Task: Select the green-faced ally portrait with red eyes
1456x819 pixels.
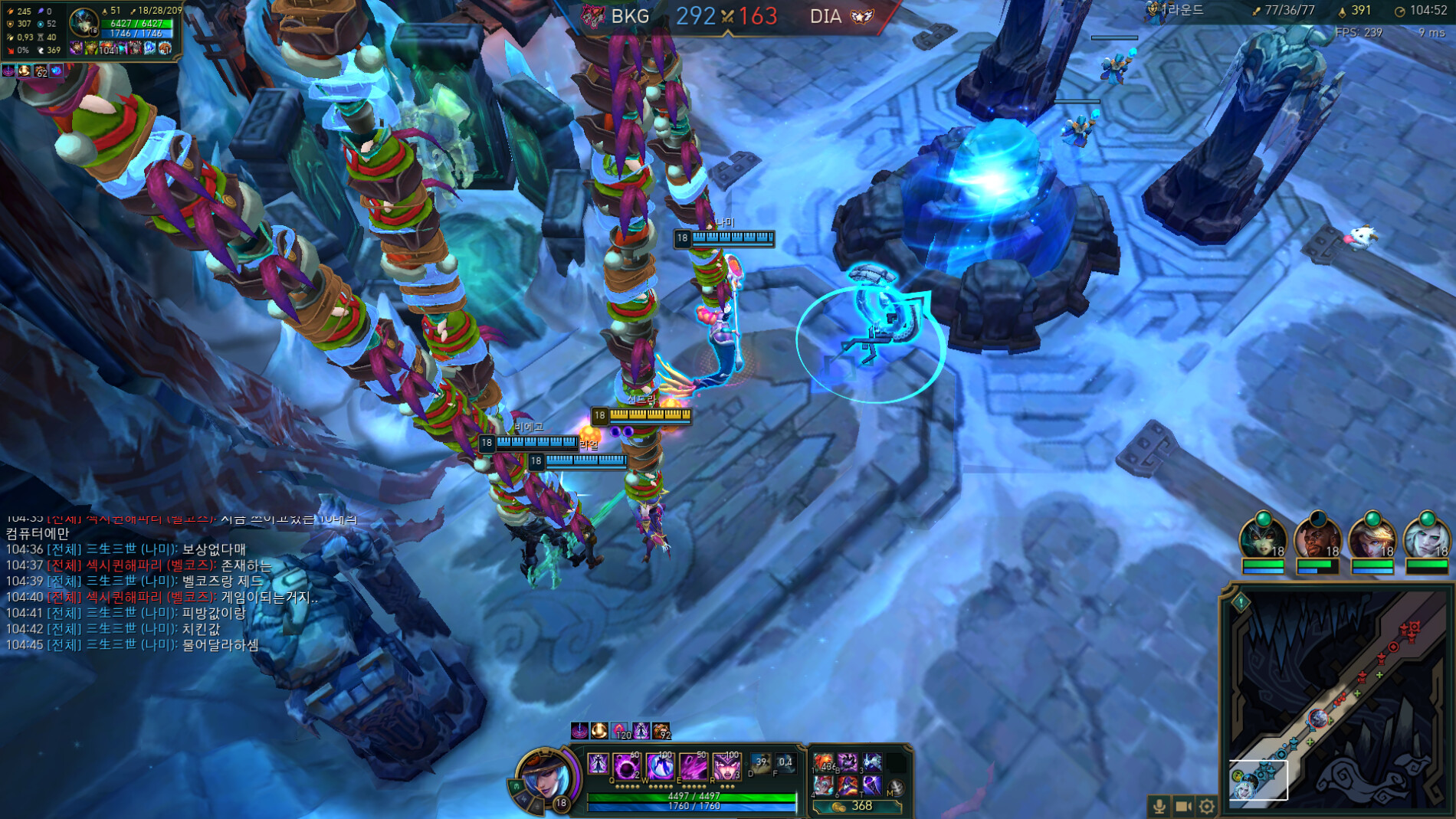Action: 1262,538
